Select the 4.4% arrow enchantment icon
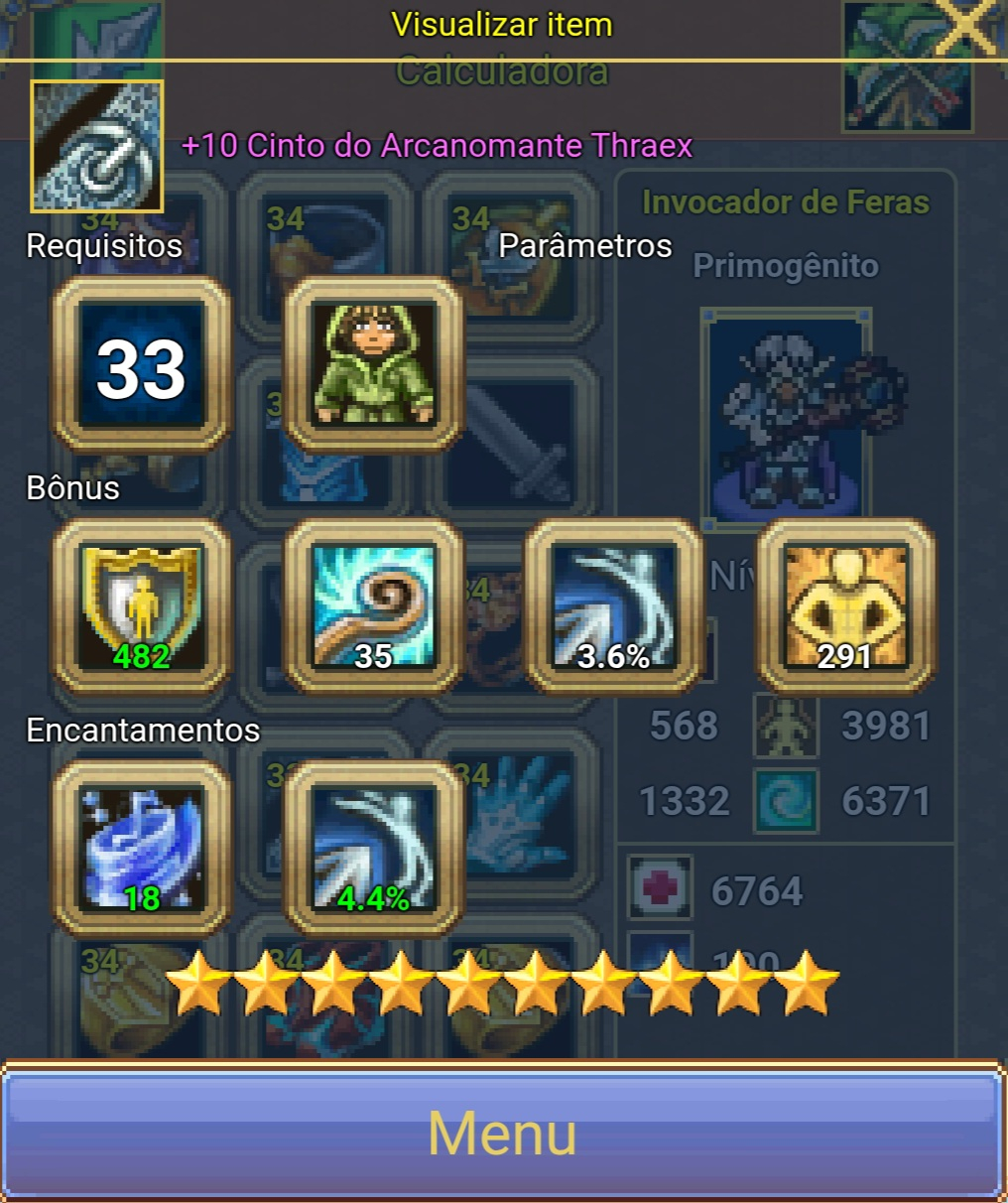The height and width of the screenshot is (1203, 1008). click(374, 849)
